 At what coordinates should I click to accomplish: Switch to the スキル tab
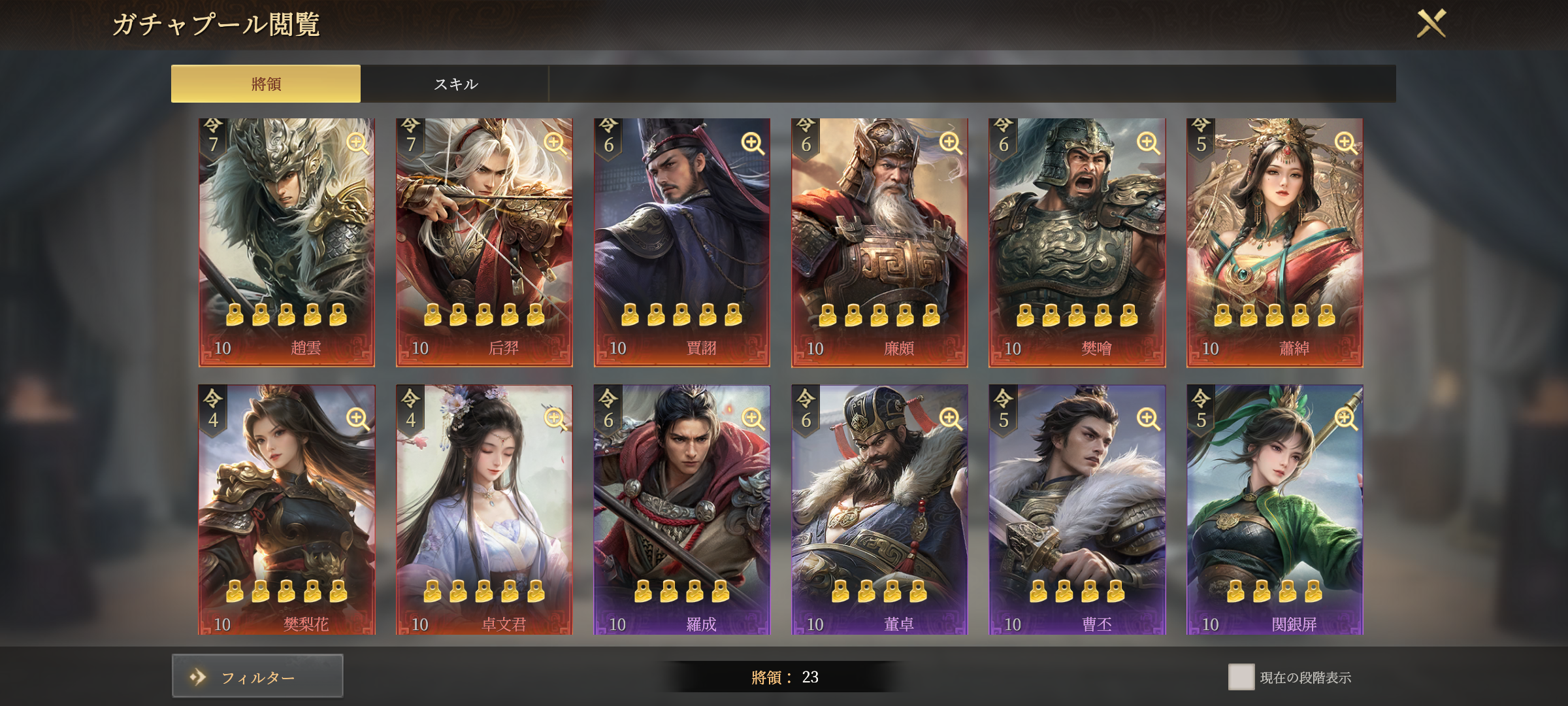(x=455, y=84)
